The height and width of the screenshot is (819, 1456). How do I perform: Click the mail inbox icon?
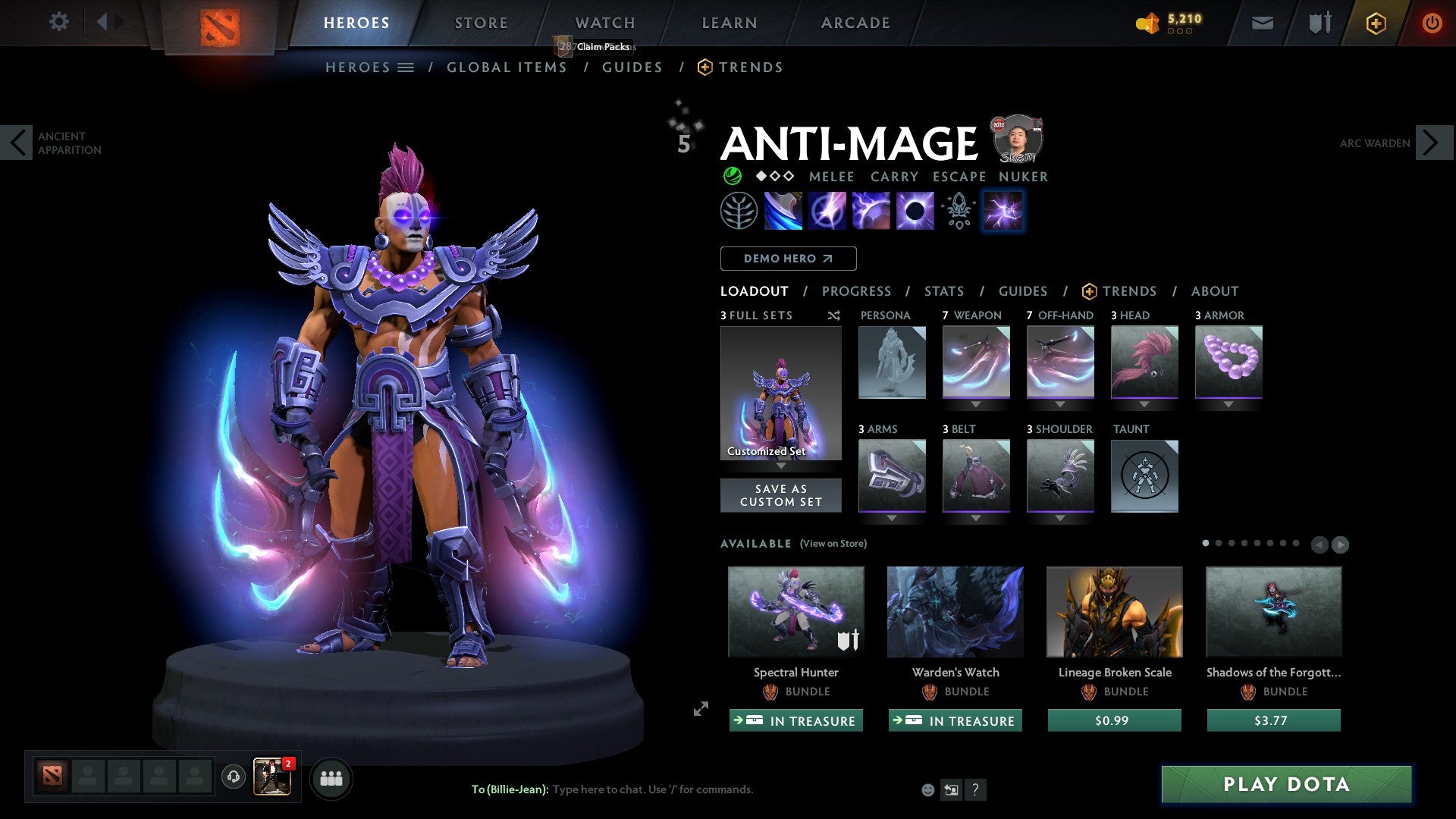tap(1262, 23)
